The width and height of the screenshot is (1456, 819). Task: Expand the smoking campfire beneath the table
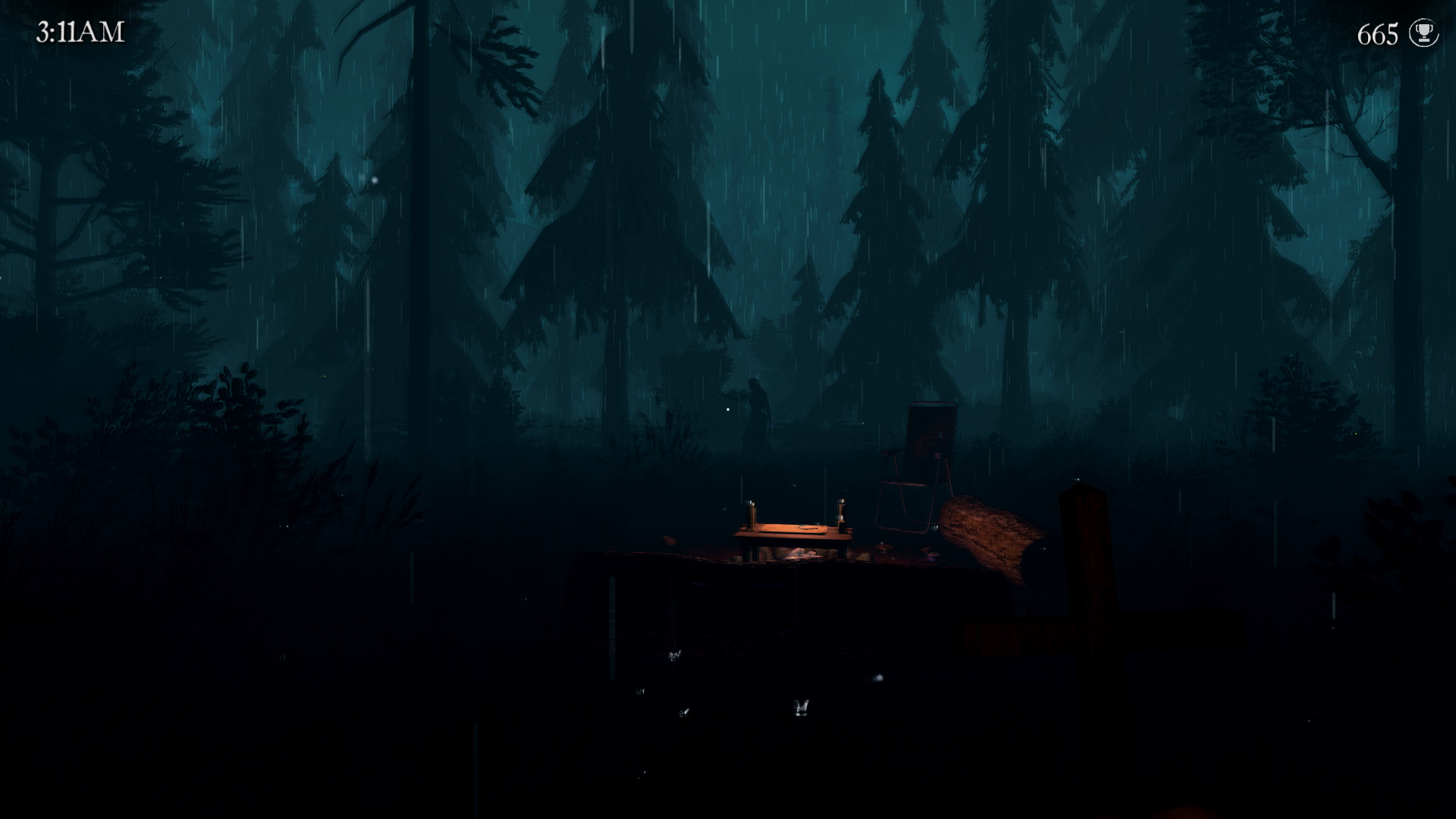(x=802, y=552)
